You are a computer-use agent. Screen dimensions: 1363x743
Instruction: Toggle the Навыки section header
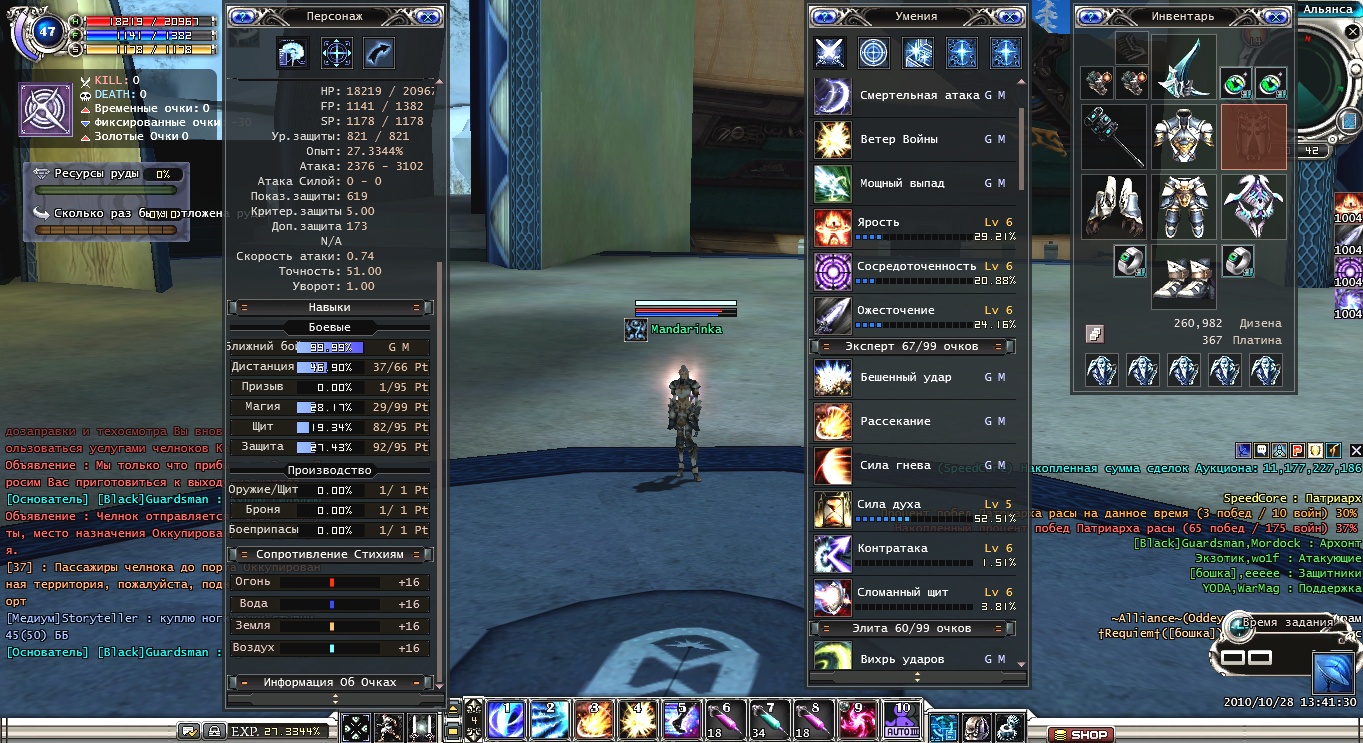330,308
